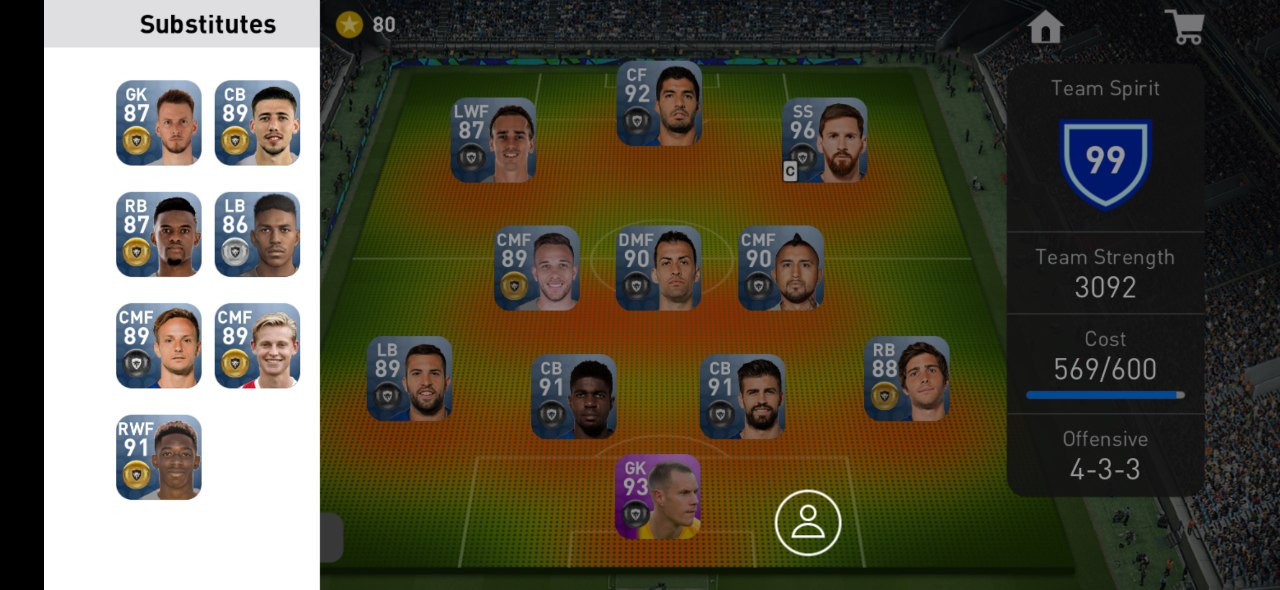Select the RB 88 starting defender
This screenshot has width=1280, height=590.
click(907, 378)
